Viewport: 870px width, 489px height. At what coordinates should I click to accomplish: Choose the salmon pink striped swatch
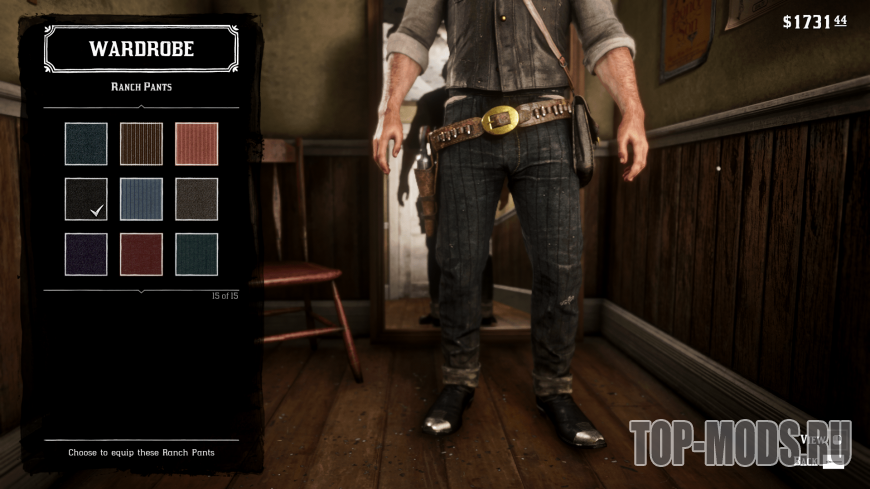196,143
